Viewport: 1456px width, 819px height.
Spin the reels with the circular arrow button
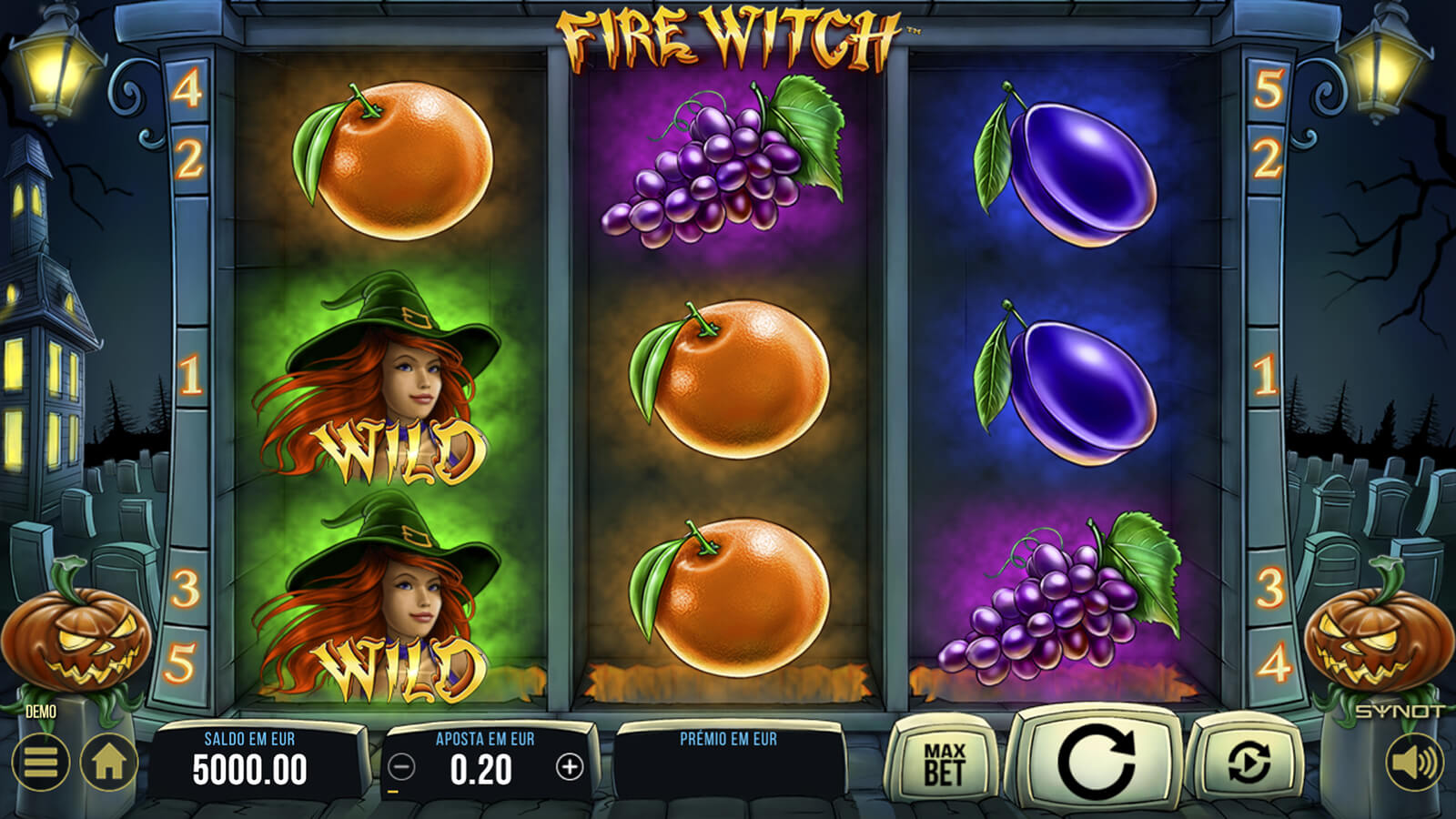(x=1097, y=761)
